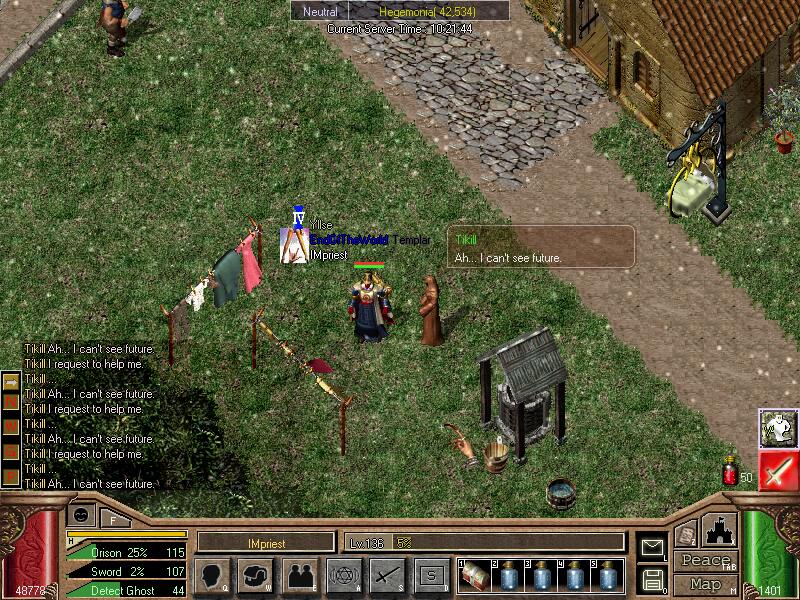Open the castle silhouette button
This screenshot has width=800, height=600.
click(720, 529)
